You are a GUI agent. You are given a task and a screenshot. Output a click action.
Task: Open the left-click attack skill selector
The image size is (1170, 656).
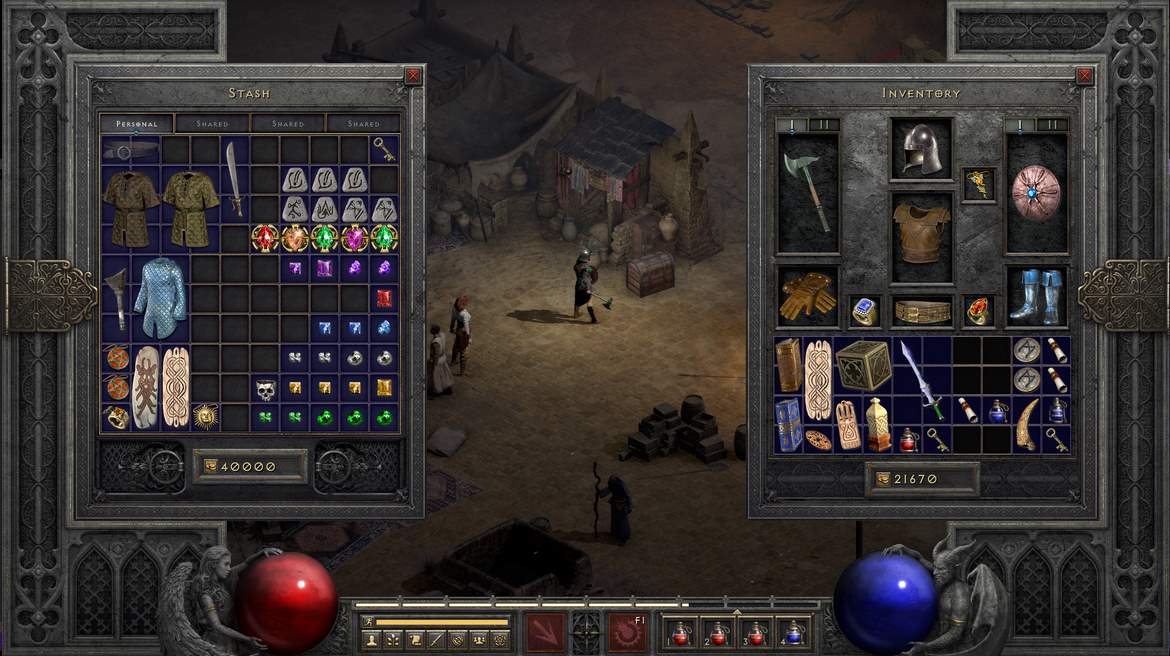pyautogui.click(x=547, y=632)
